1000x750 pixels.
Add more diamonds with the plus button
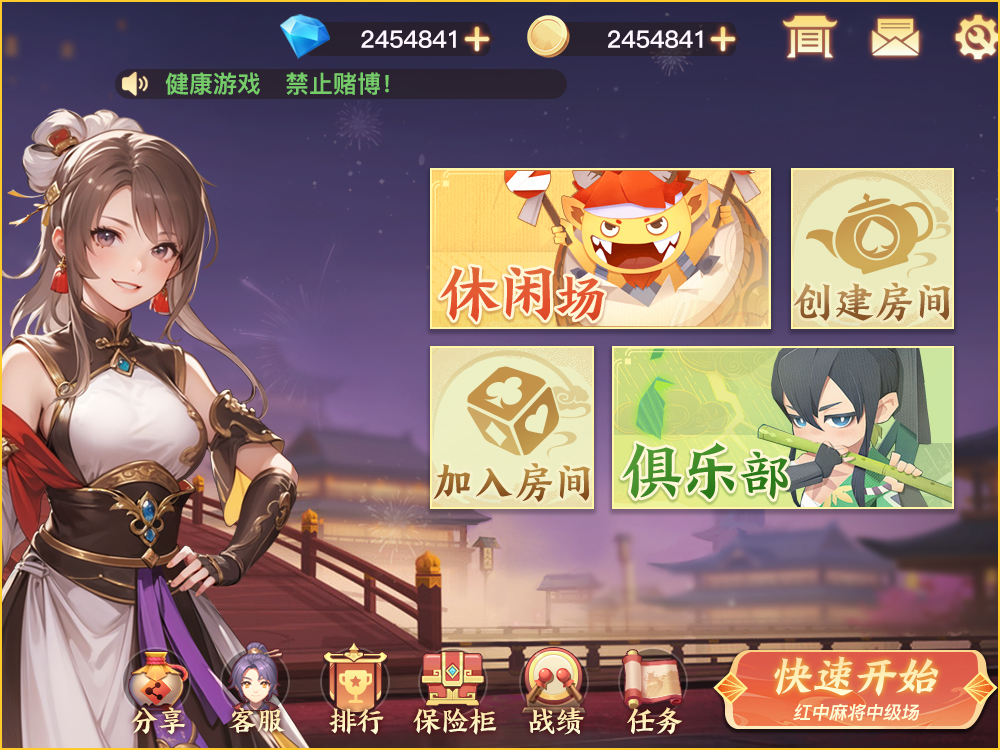point(477,39)
